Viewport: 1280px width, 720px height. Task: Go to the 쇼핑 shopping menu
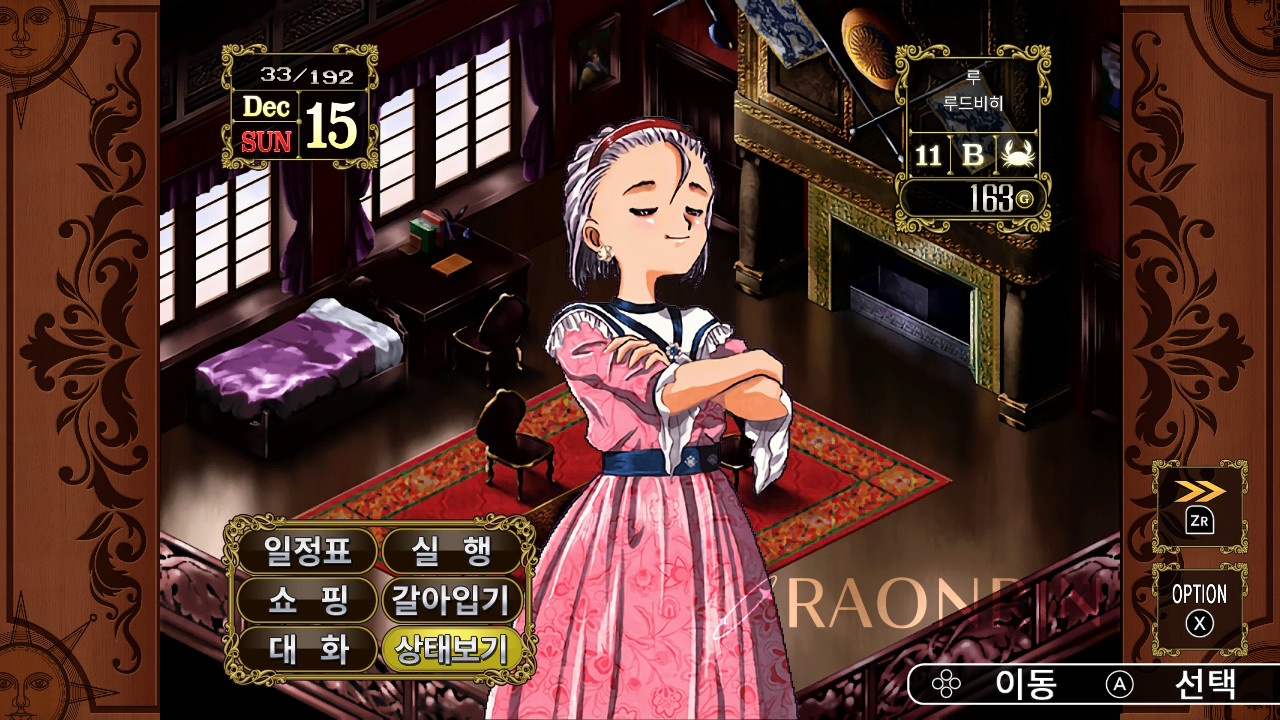point(306,600)
